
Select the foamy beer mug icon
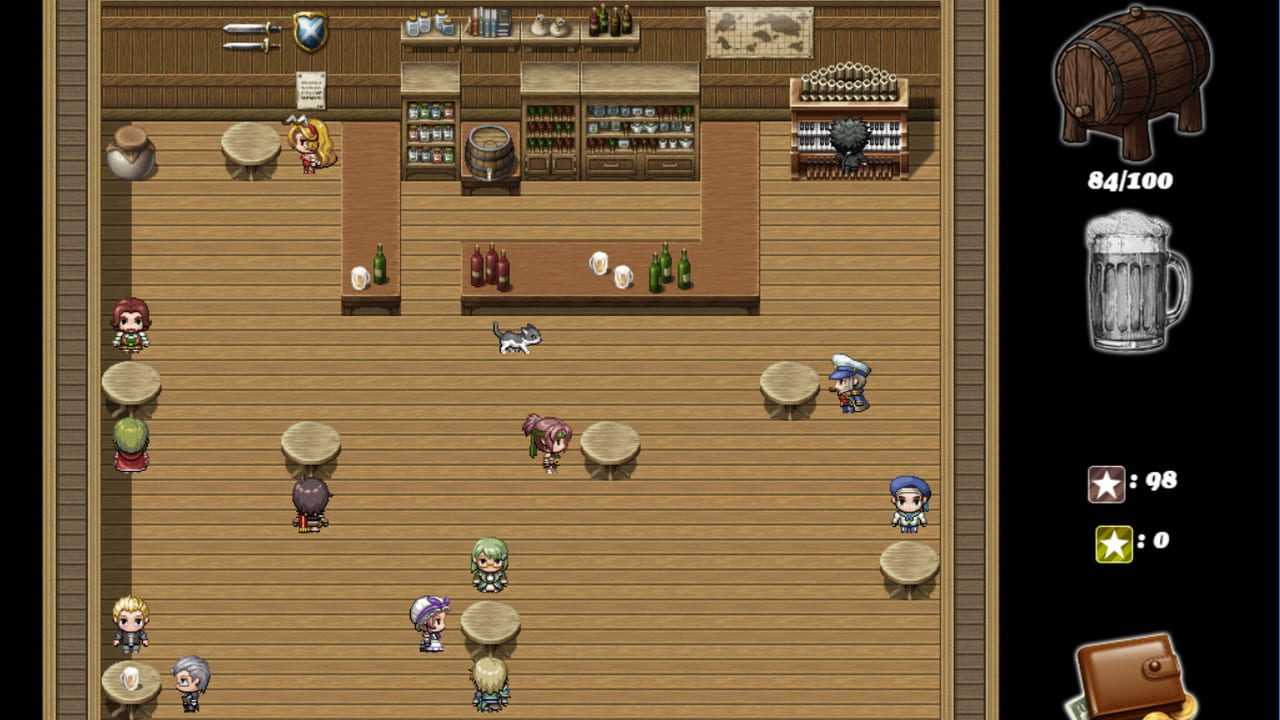[1133, 284]
